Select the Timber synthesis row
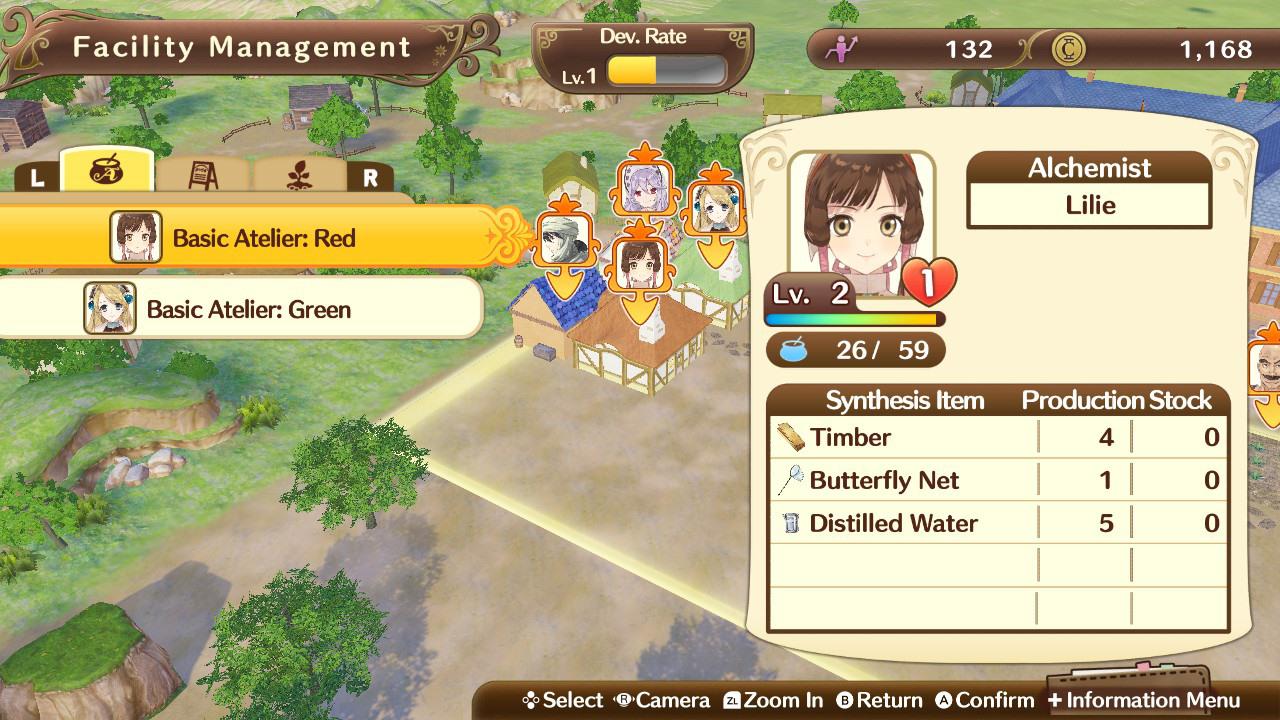The image size is (1280, 720). tap(998, 437)
